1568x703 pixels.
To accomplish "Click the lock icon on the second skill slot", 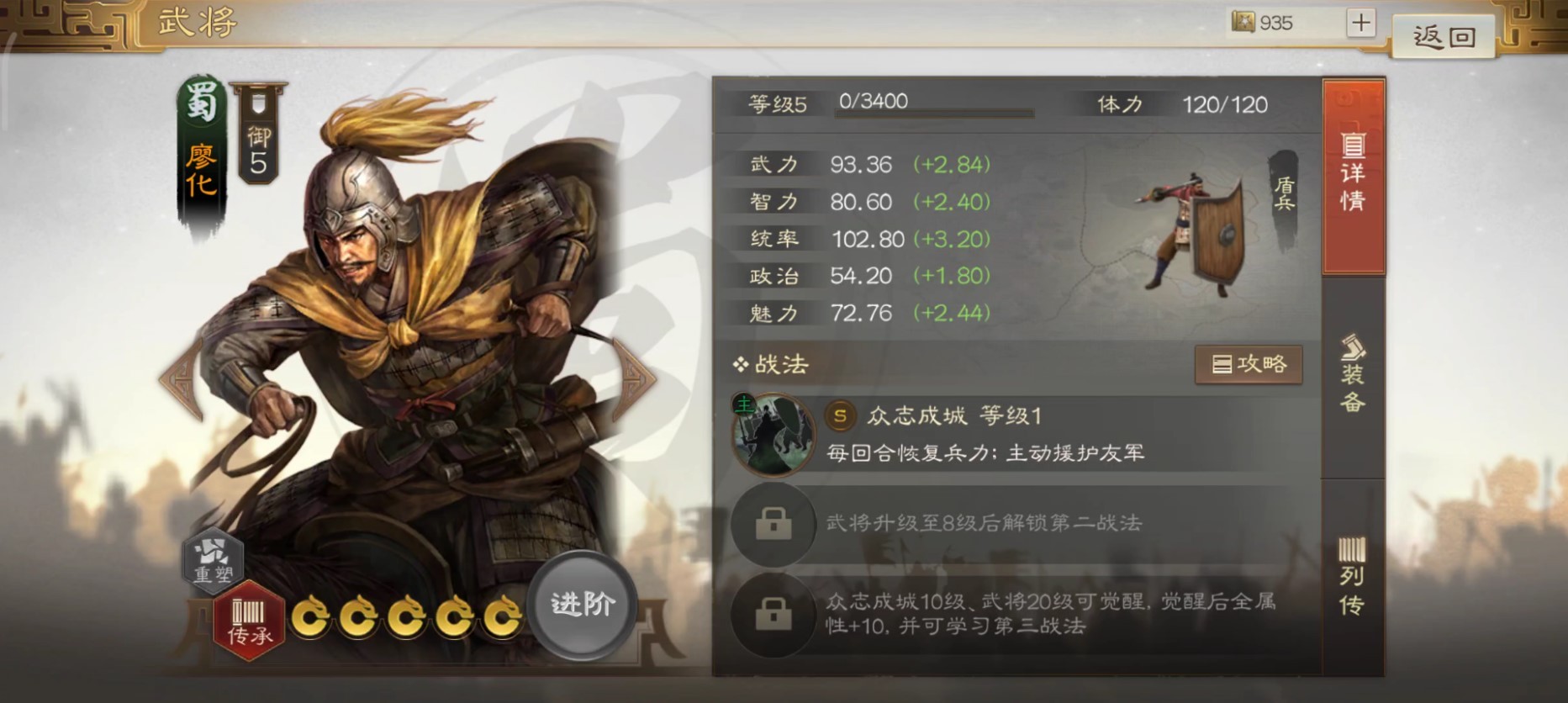I will tap(773, 523).
